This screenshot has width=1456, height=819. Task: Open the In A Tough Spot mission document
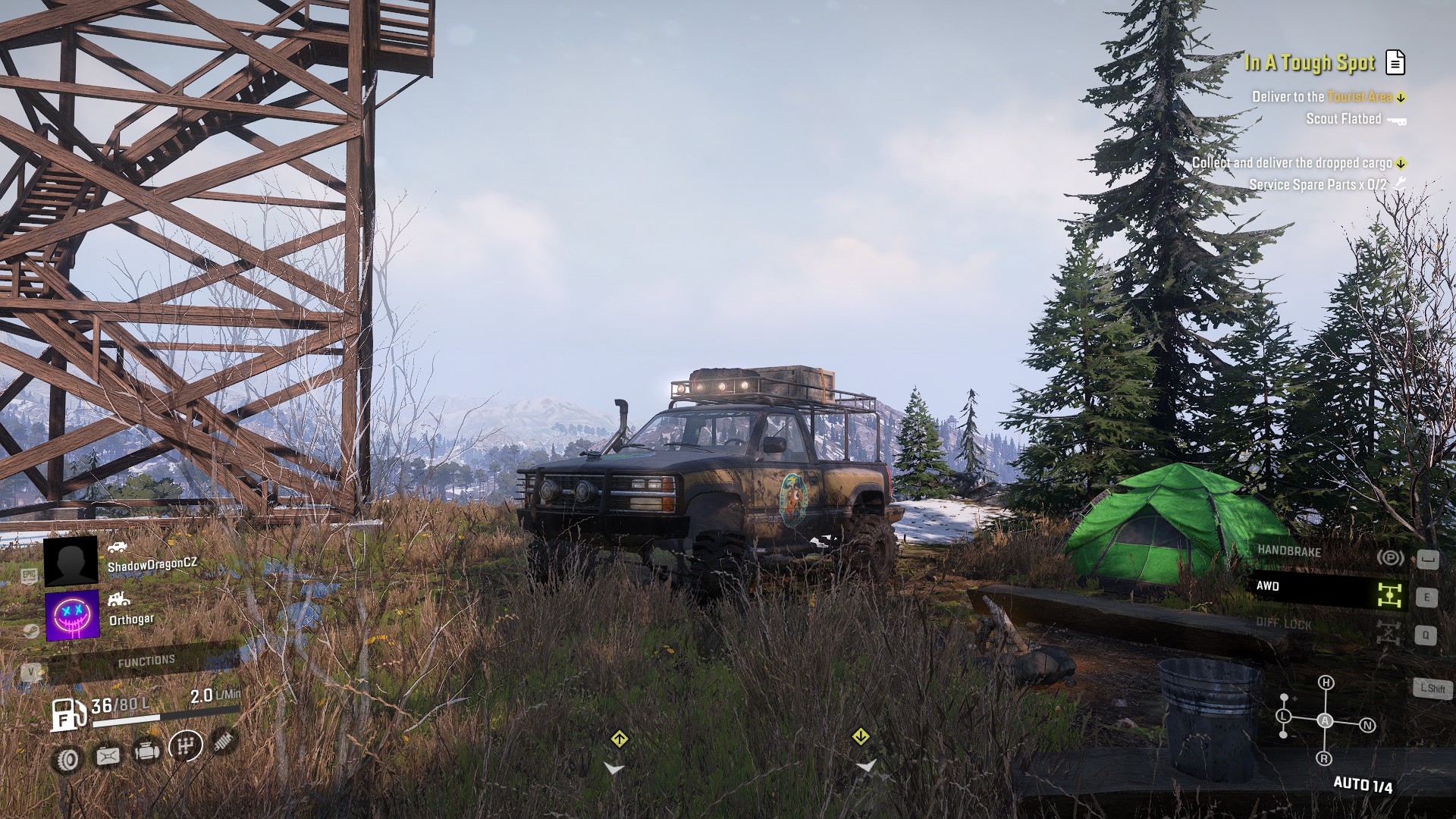[1395, 63]
